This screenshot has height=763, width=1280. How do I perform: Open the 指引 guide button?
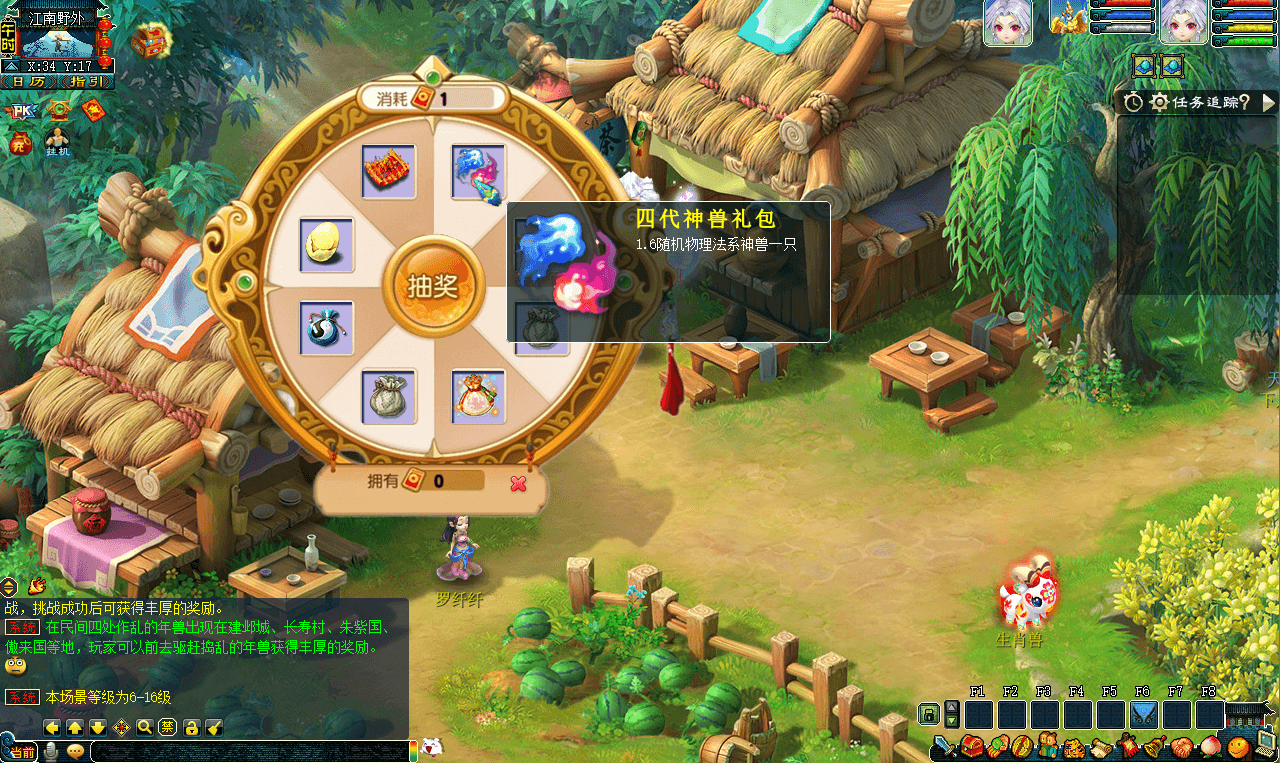click(86, 82)
